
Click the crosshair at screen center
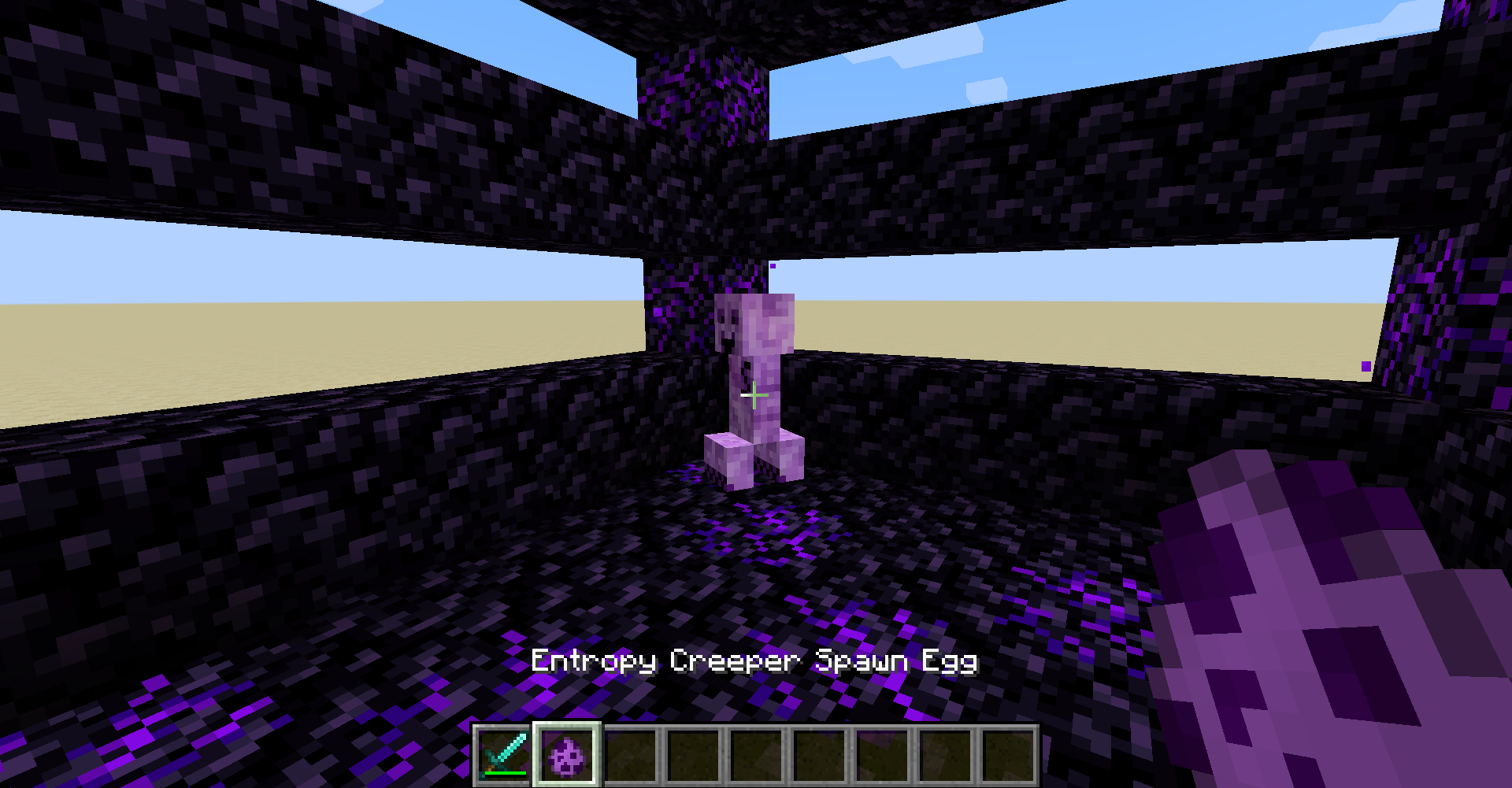(x=754, y=396)
